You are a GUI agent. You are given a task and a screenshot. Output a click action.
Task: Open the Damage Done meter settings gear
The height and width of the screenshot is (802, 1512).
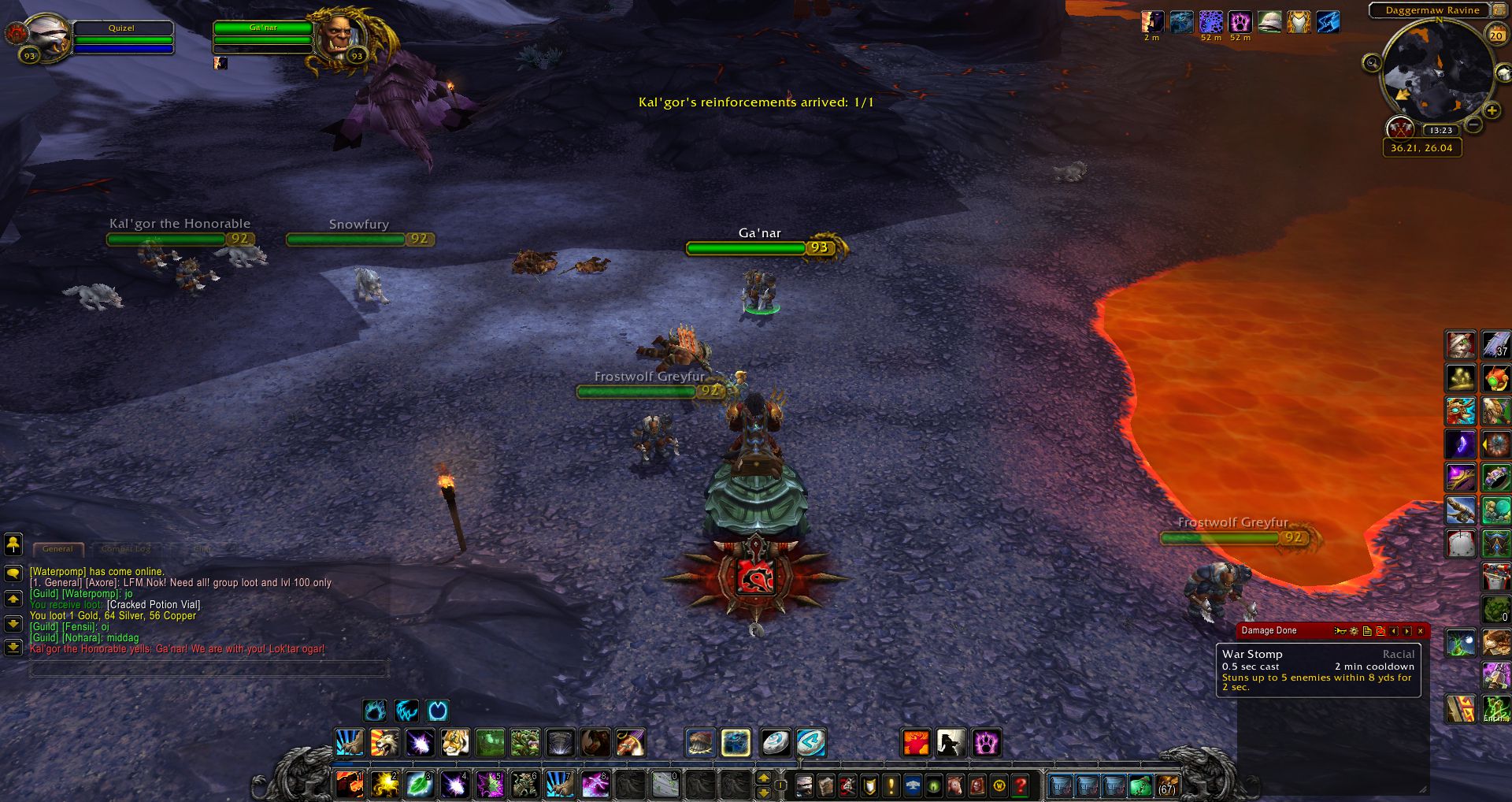[1354, 631]
